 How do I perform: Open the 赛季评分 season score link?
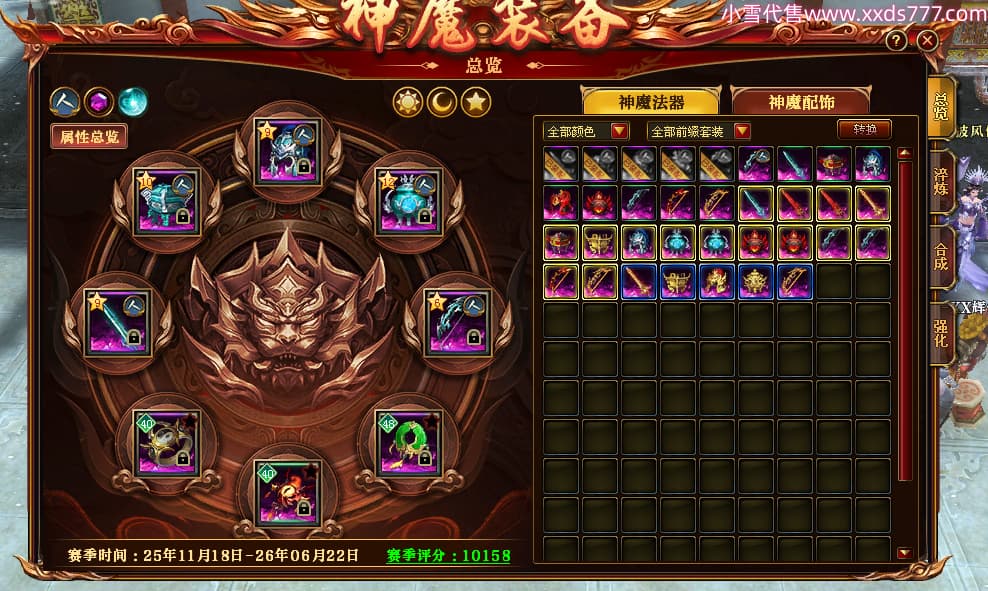[x=448, y=556]
